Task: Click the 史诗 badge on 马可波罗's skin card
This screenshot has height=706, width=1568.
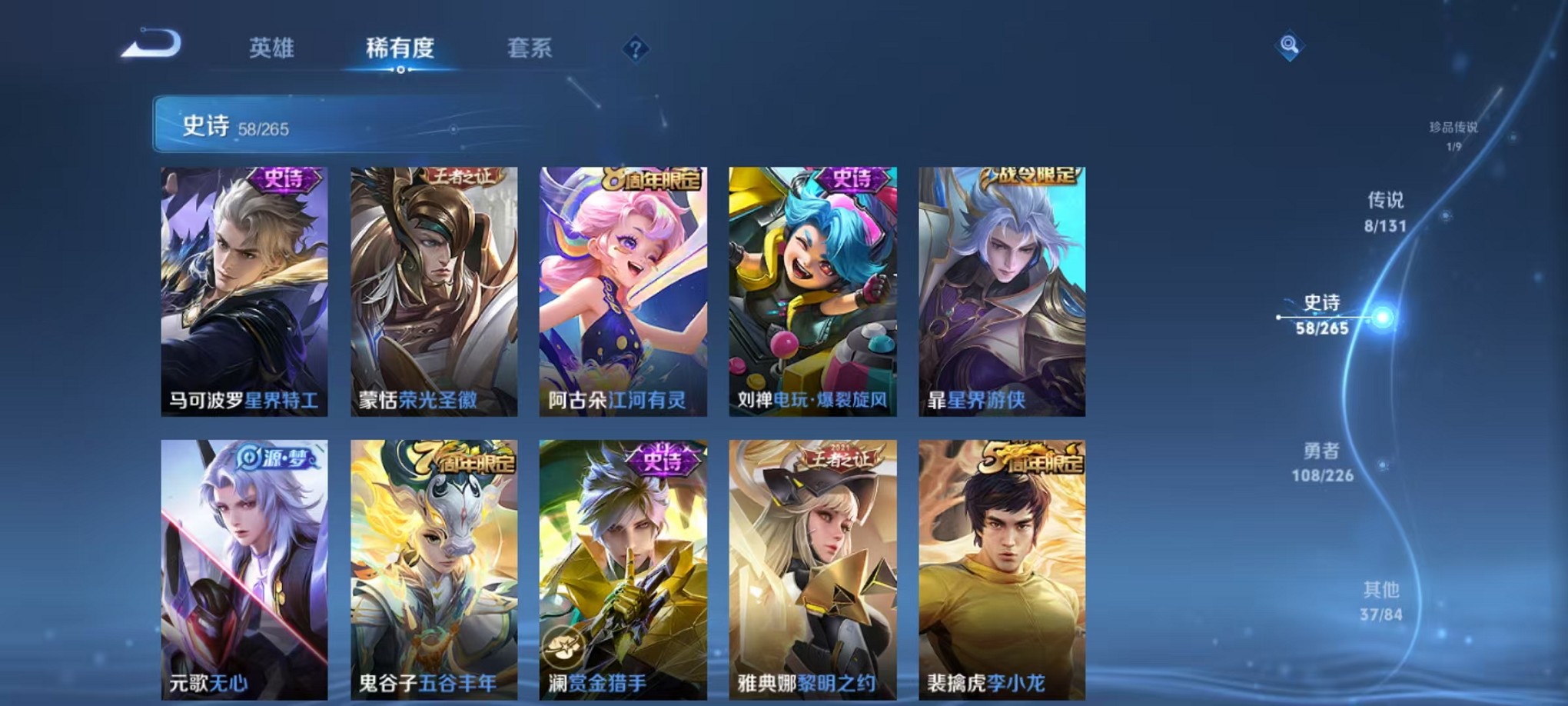Action: [282, 179]
